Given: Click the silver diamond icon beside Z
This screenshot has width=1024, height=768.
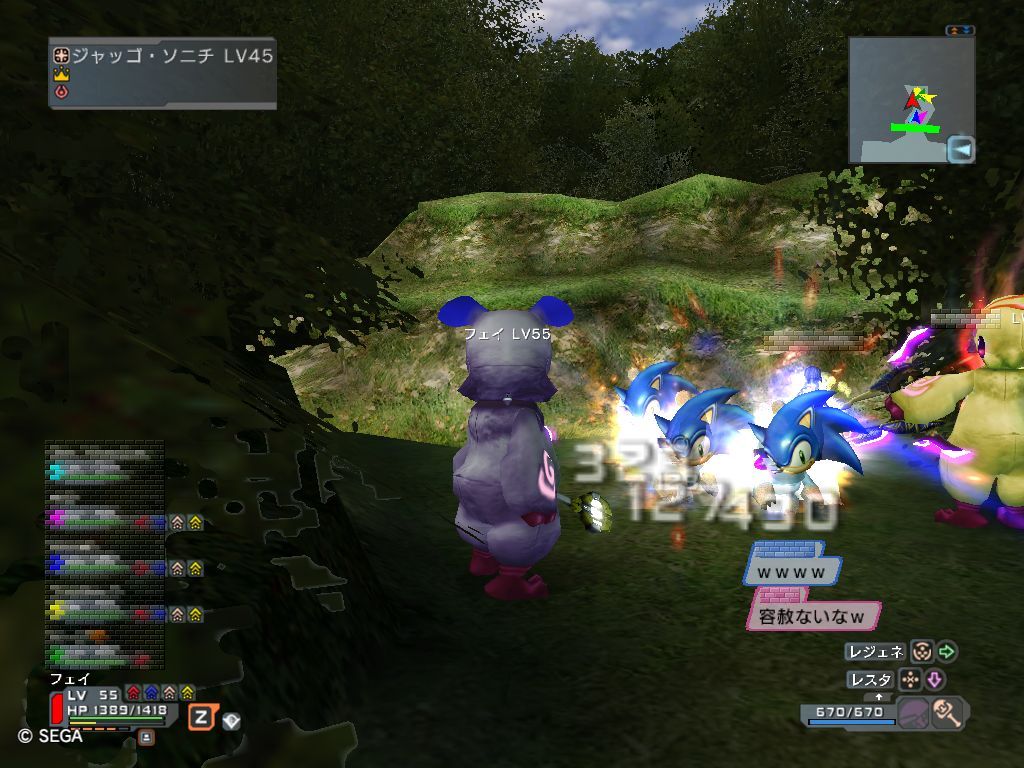Looking at the screenshot, I should 231,720.
